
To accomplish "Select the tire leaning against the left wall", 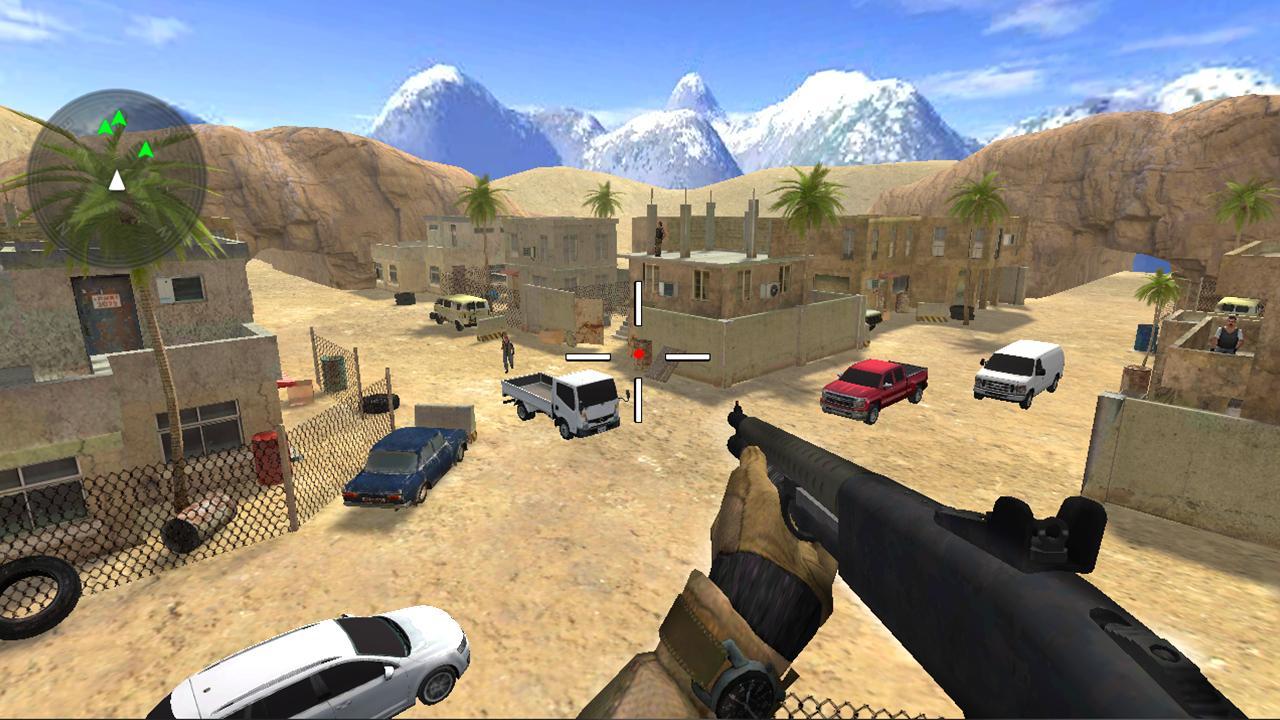I will pos(35,595).
